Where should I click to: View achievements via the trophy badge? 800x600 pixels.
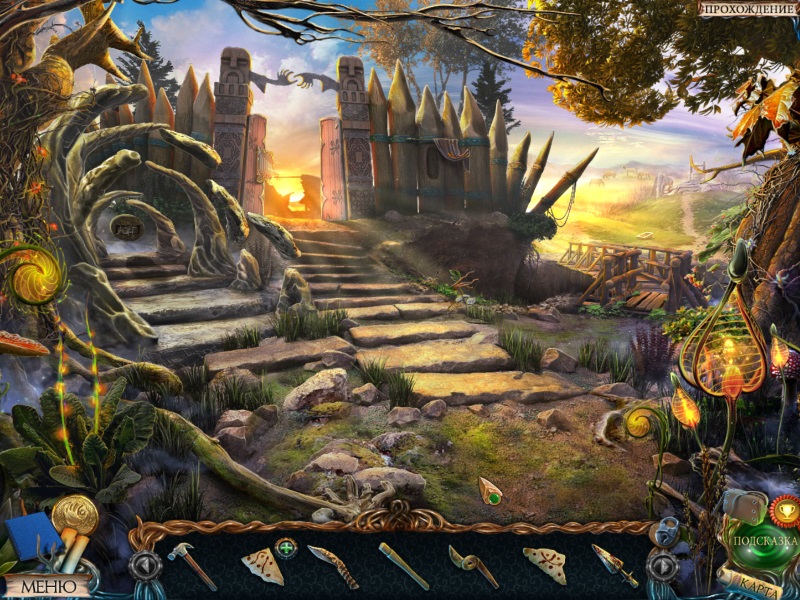(x=785, y=509)
